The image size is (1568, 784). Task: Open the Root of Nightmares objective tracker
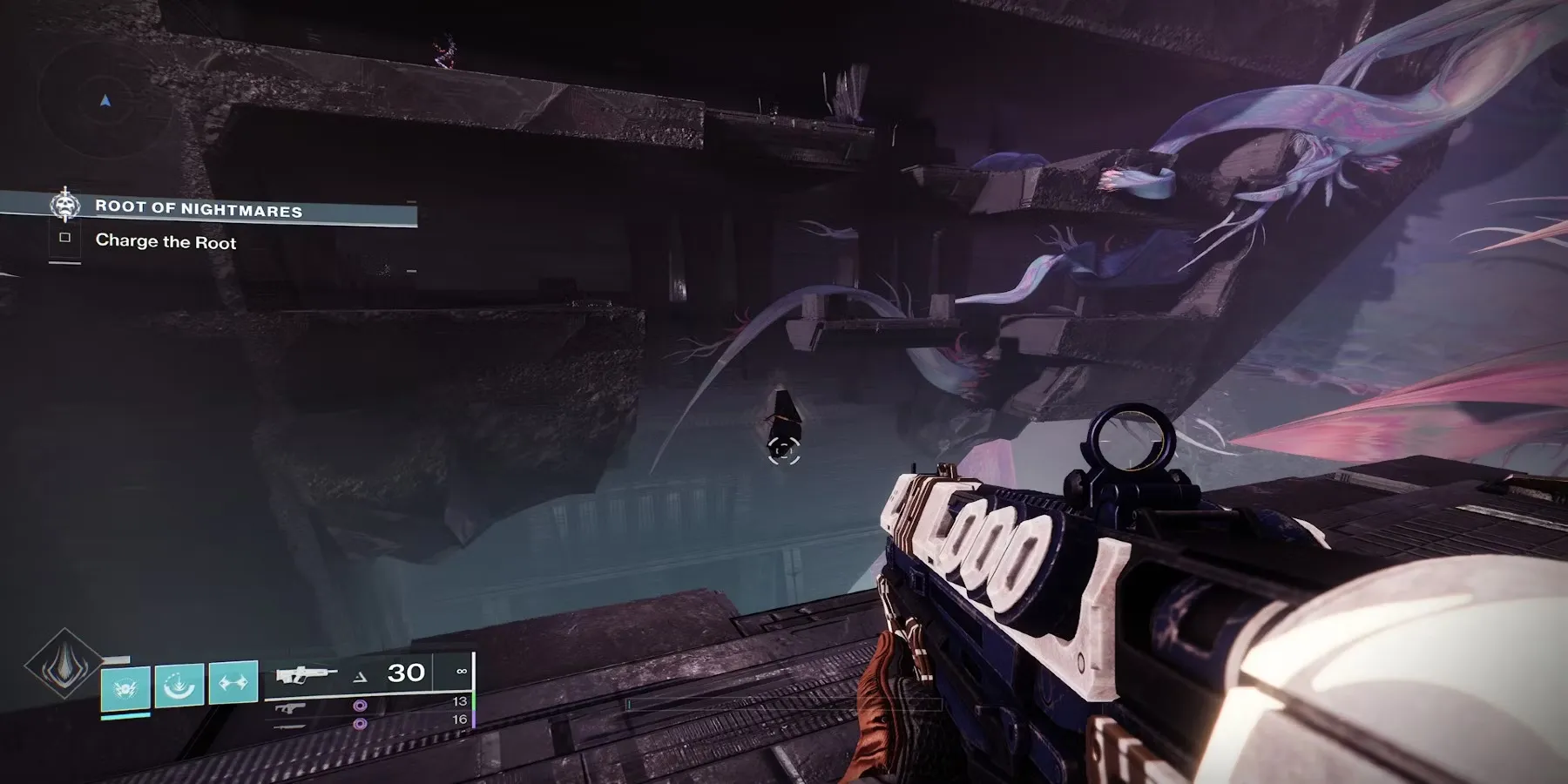coord(199,208)
